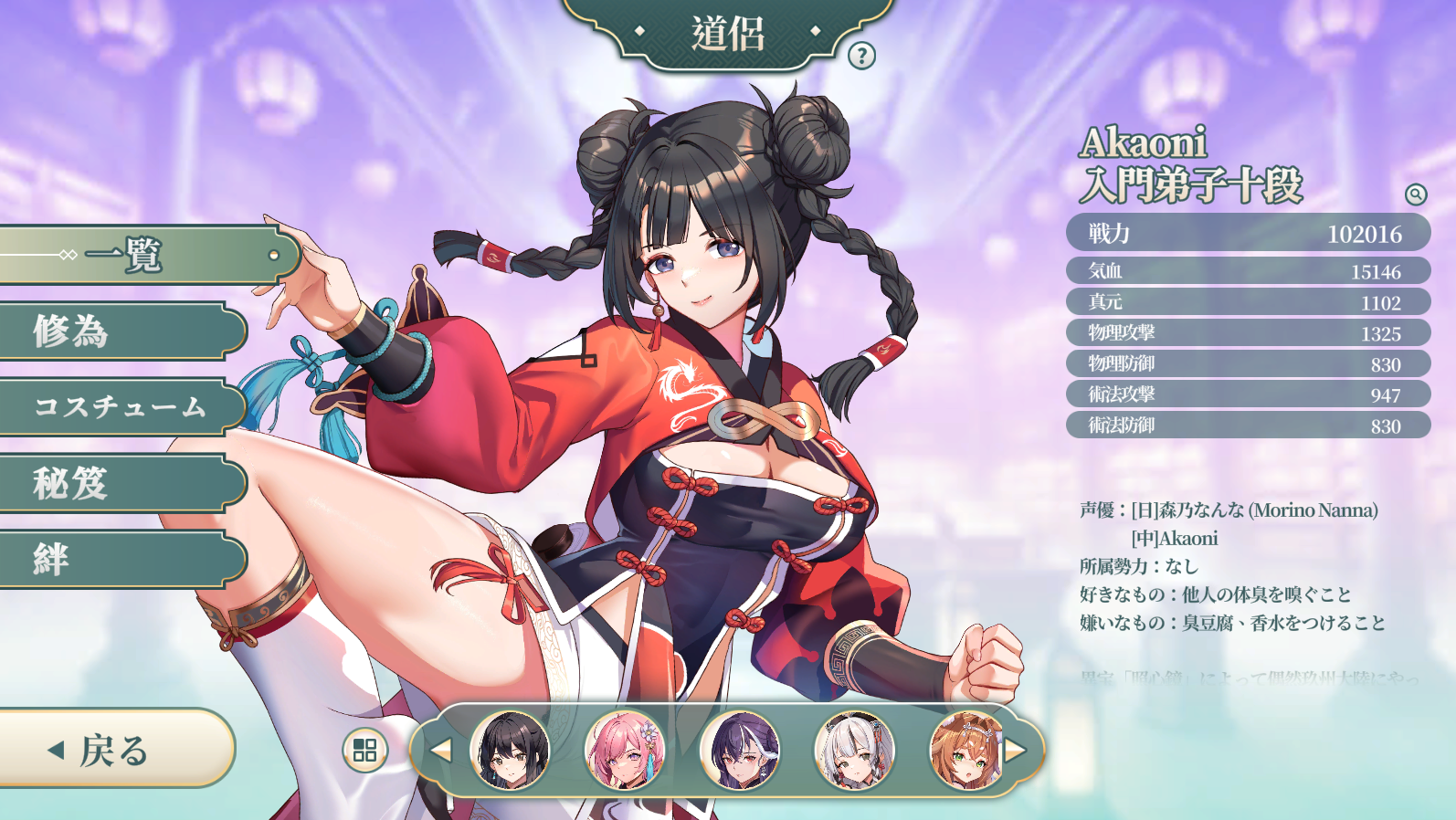The height and width of the screenshot is (820, 1456).
Task: Click the magnifier icon beside stats
Action: tap(1415, 194)
